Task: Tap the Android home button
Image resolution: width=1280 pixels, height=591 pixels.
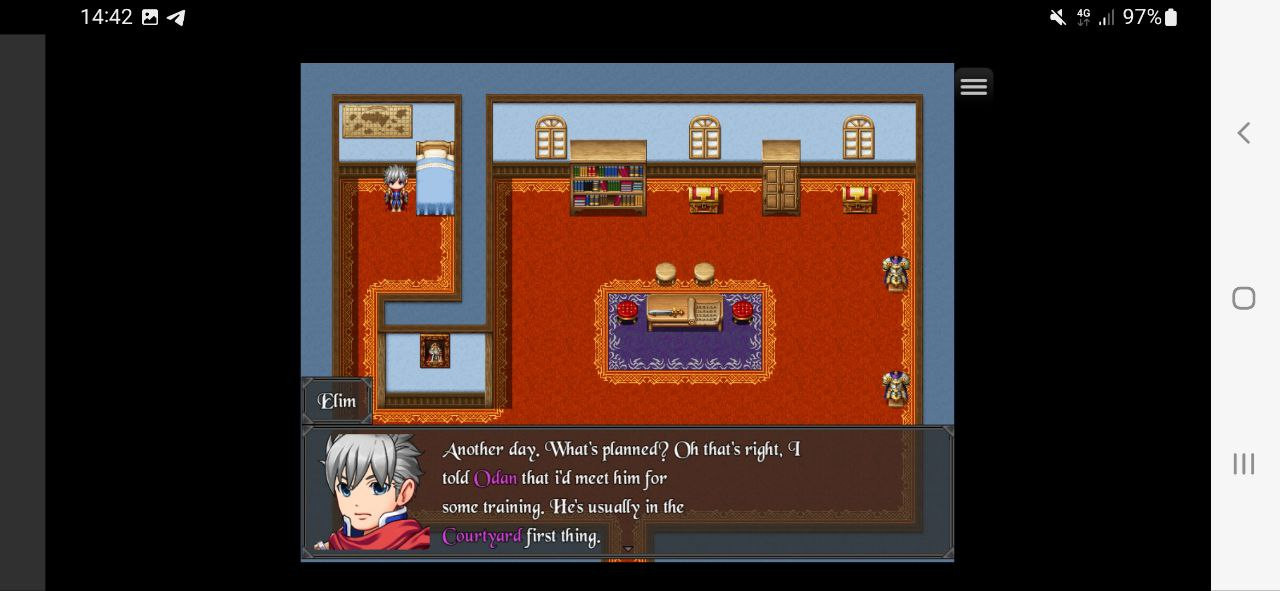Action: [x=1243, y=298]
